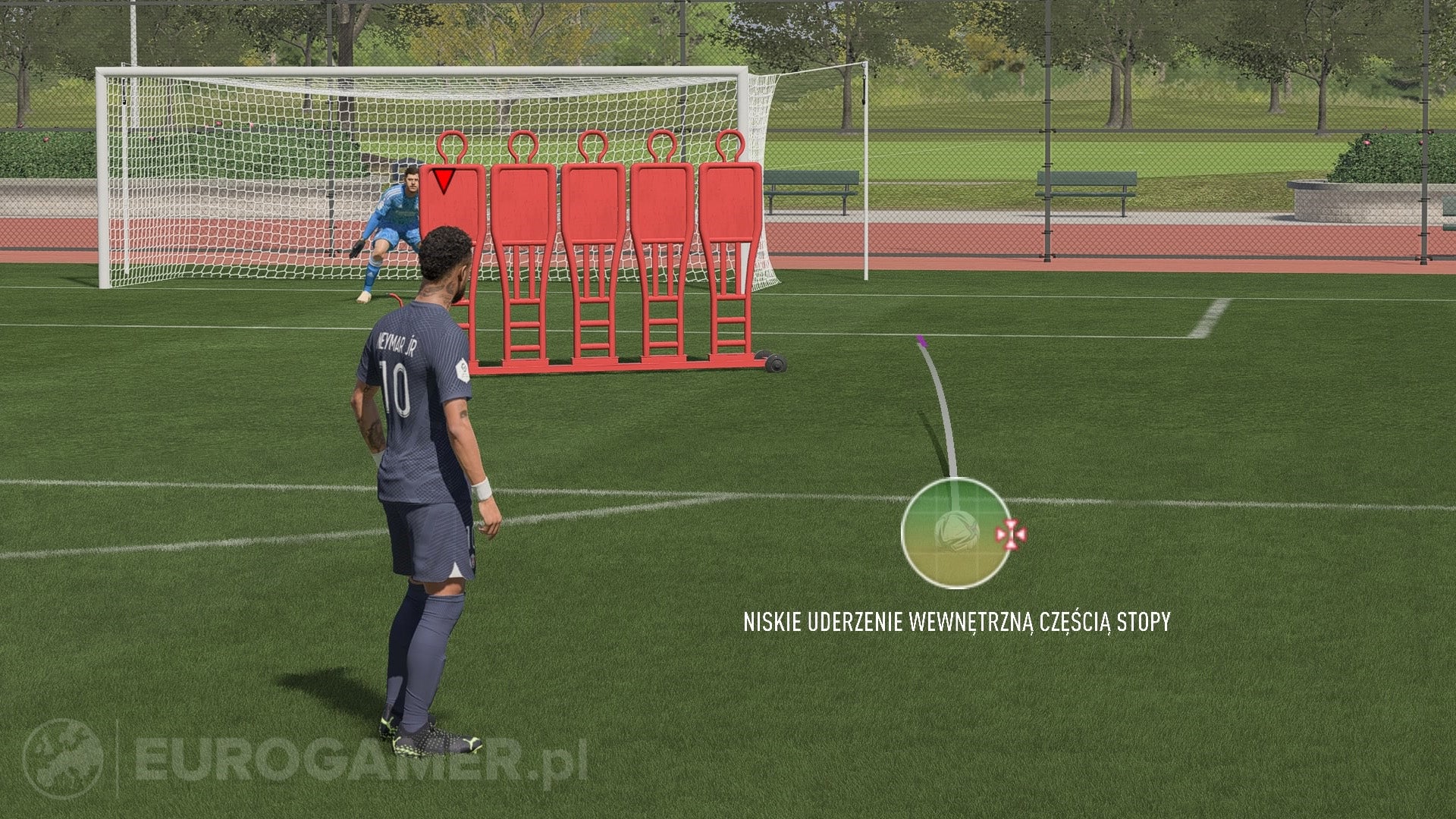This screenshot has width=1456, height=819.
Task: Select the purple arrow tip of the trajectory
Action: 922,343
